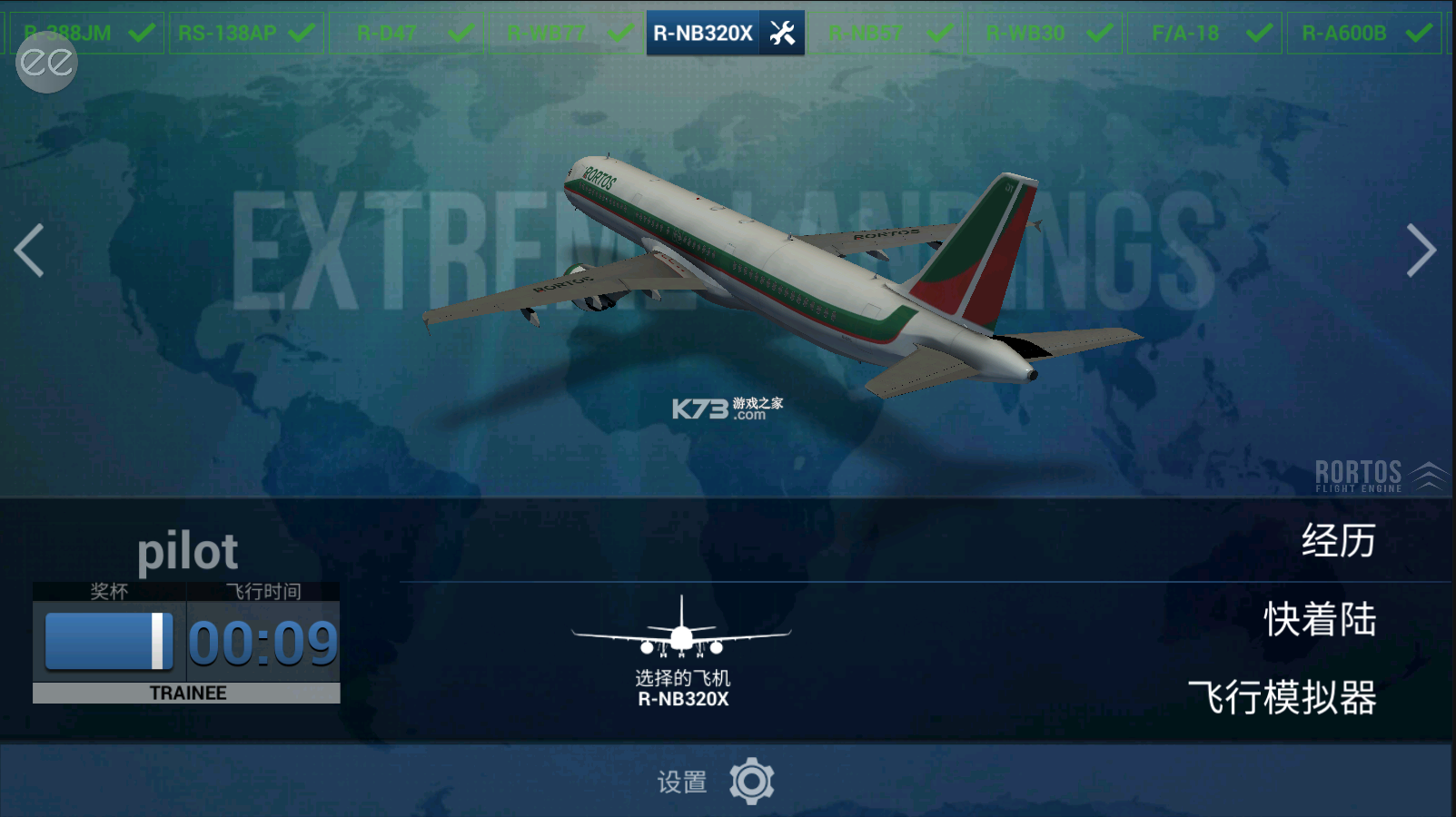Open the 飞行模拟器 flight simulator
Viewport: 1456px width, 817px height.
pyautogui.click(x=1282, y=698)
